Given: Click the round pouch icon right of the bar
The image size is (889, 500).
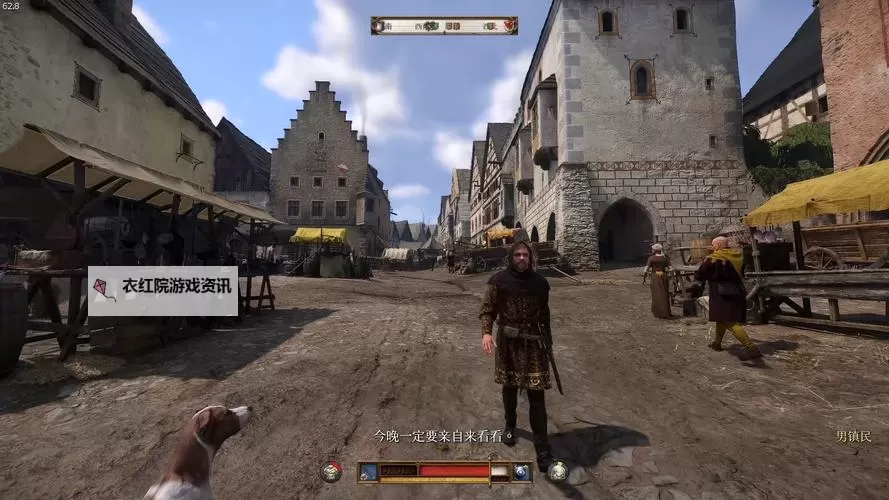Looking at the screenshot, I should [x=558, y=471].
